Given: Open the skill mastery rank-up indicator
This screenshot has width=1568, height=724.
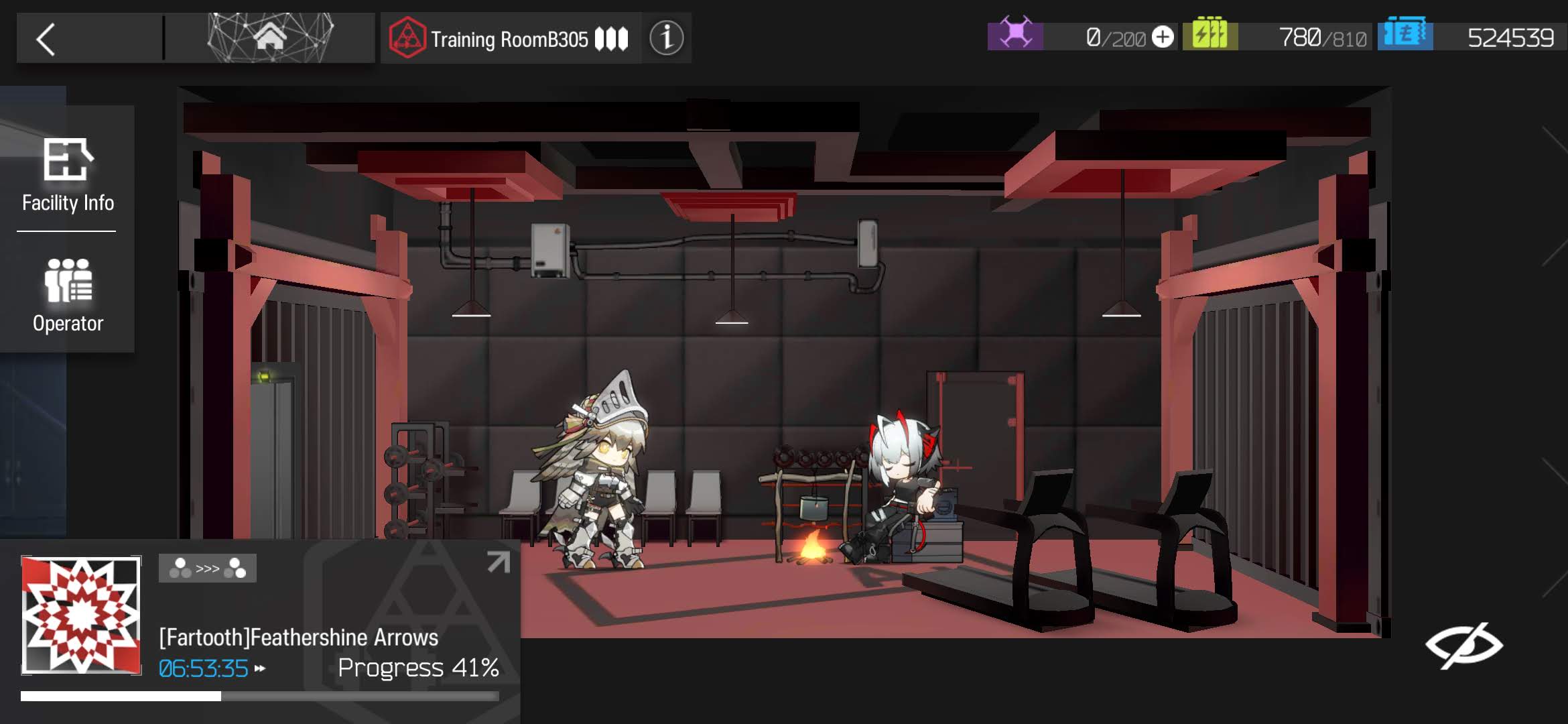Looking at the screenshot, I should click(x=208, y=568).
